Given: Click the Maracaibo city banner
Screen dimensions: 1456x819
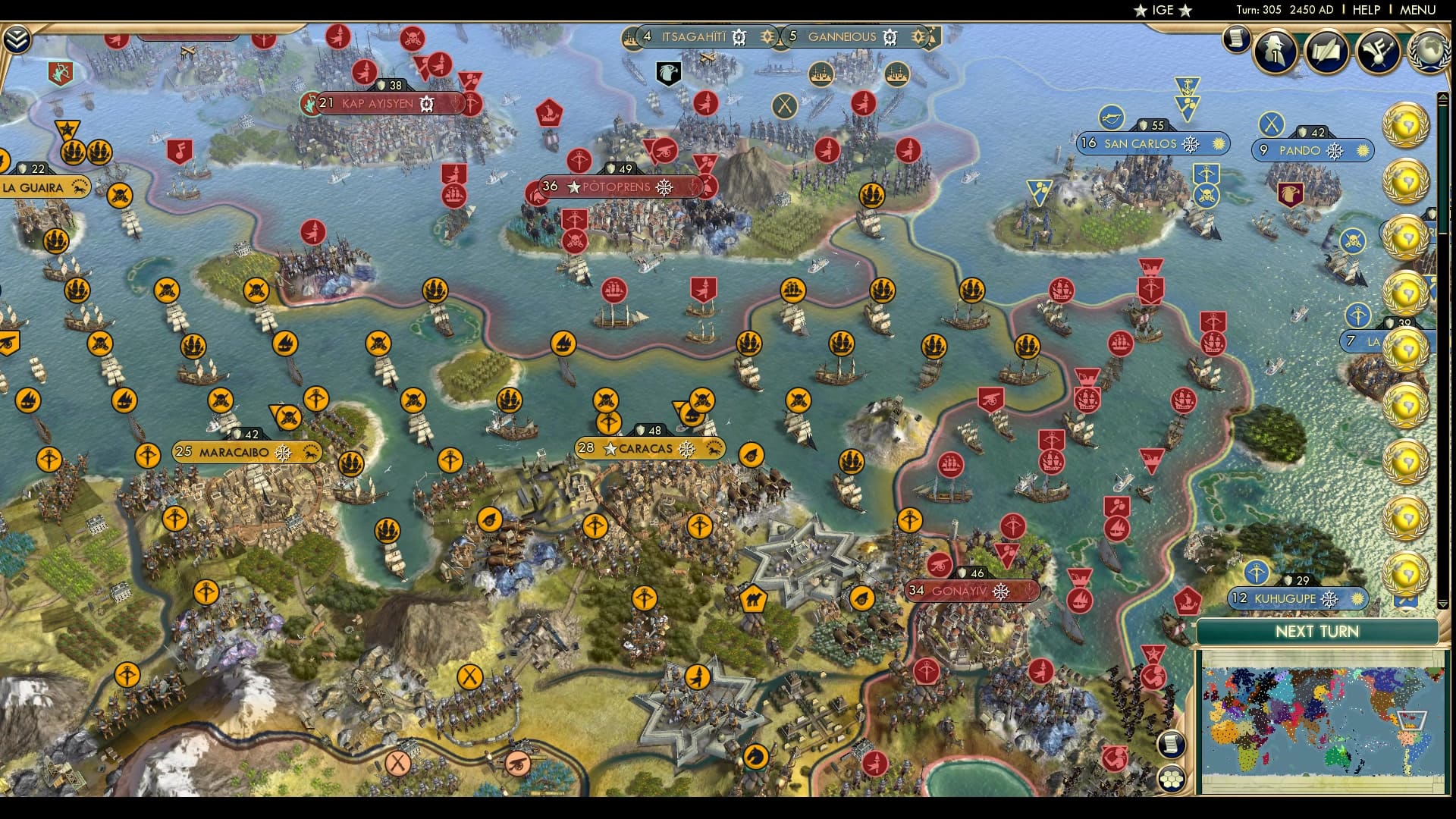Looking at the screenshot, I should [x=235, y=450].
